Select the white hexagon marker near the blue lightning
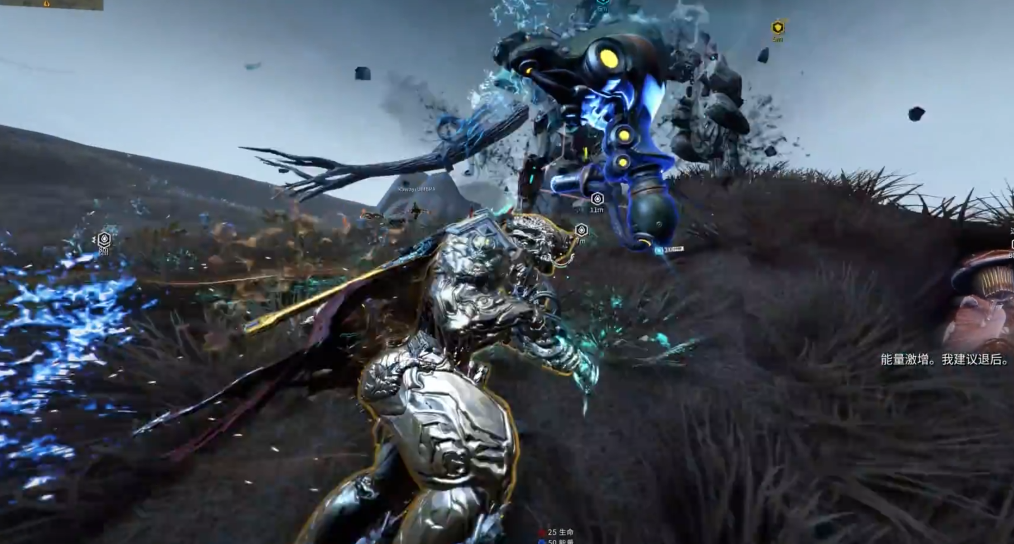This screenshot has height=544, width=1014. [x=103, y=239]
